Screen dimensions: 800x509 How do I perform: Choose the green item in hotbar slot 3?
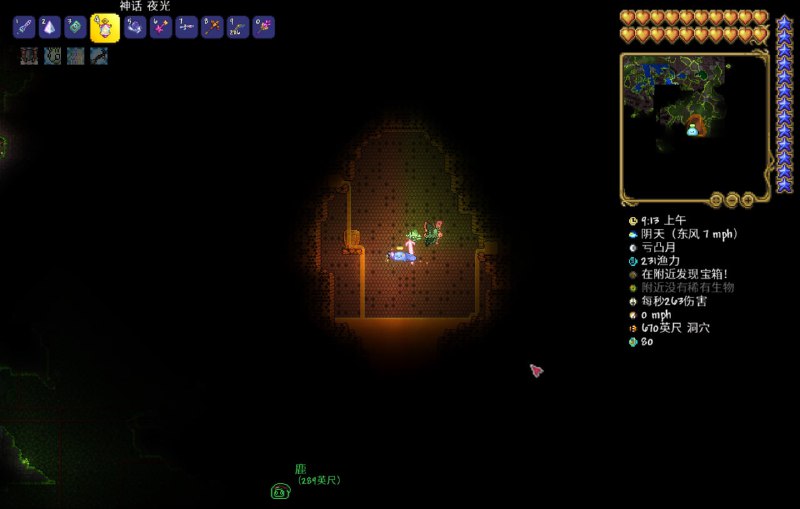[76, 28]
